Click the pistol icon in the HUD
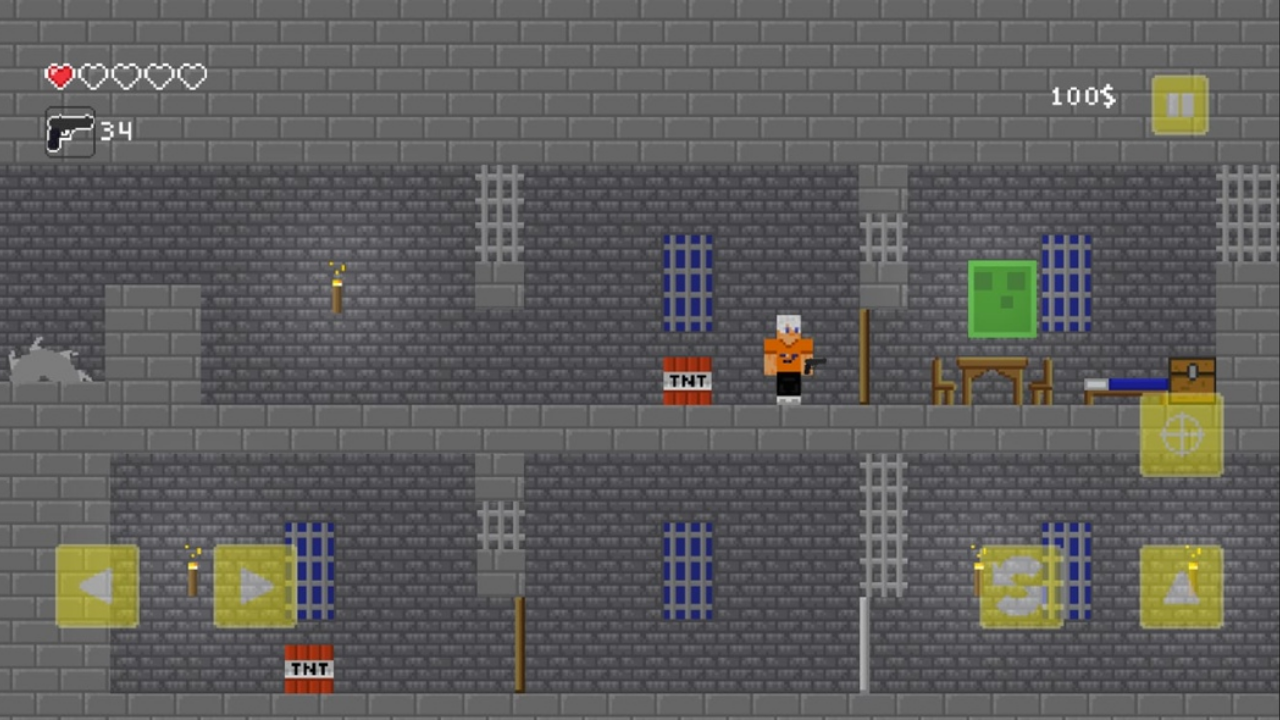 pos(69,131)
